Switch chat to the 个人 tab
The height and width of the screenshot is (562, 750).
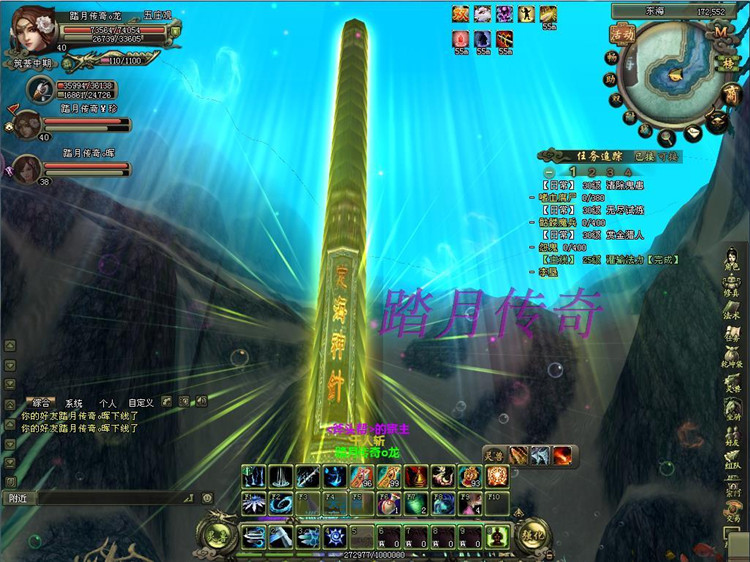tap(107, 402)
